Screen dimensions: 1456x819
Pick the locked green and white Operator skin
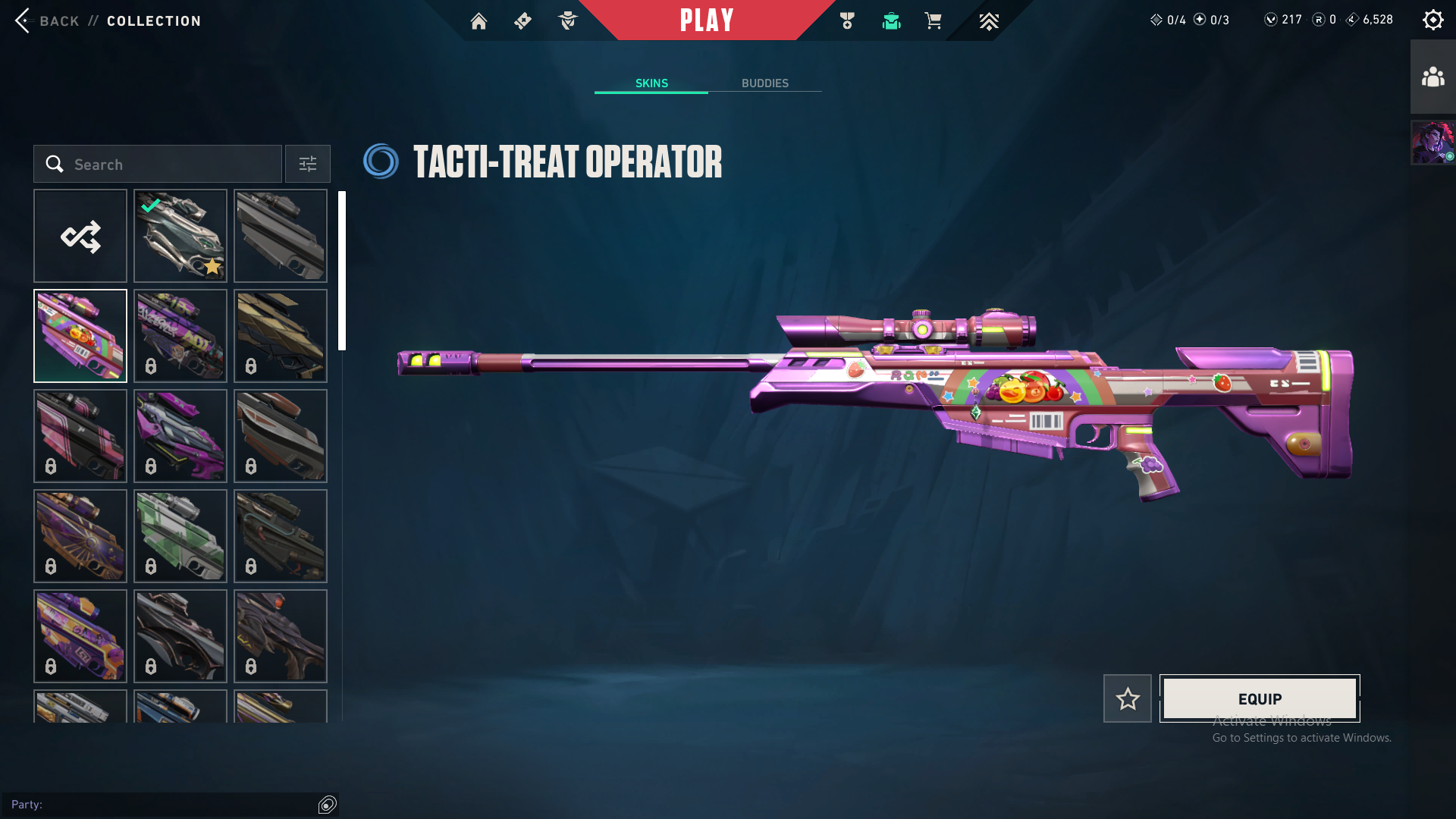[180, 536]
